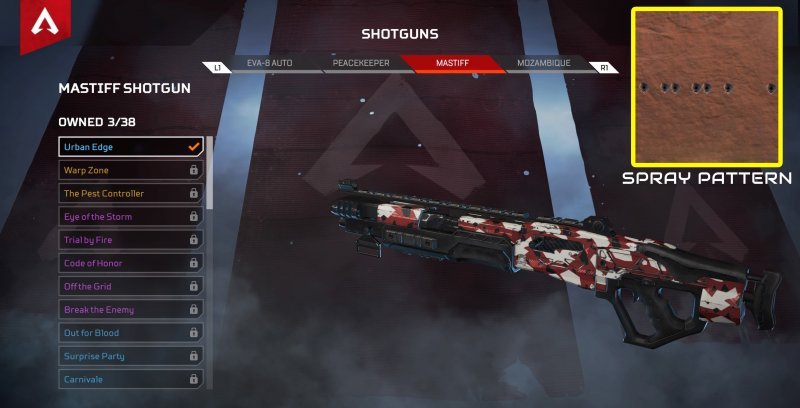Pick the Trial by Fire skin

click(x=131, y=240)
